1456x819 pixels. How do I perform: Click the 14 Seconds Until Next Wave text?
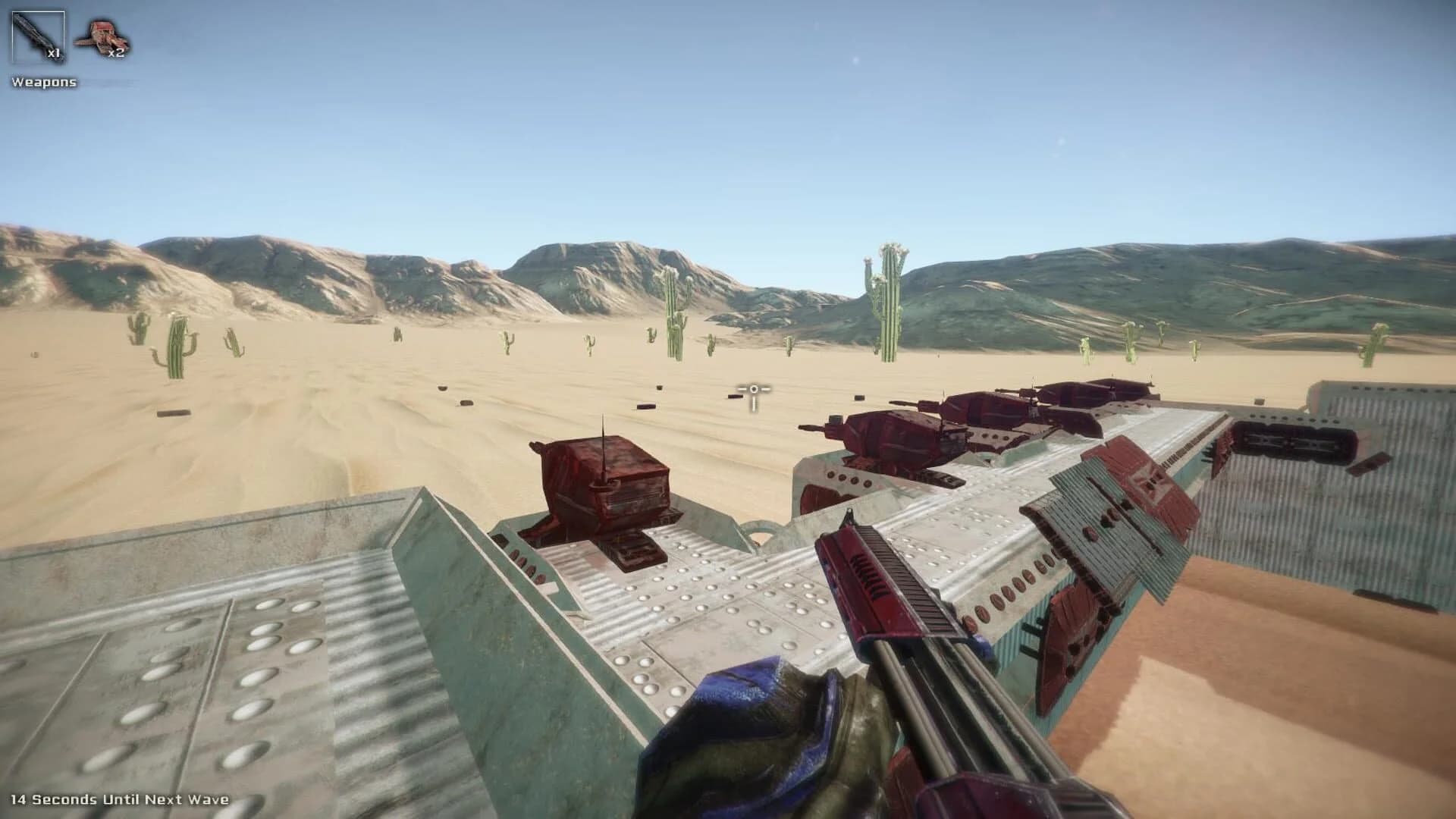tap(121, 798)
